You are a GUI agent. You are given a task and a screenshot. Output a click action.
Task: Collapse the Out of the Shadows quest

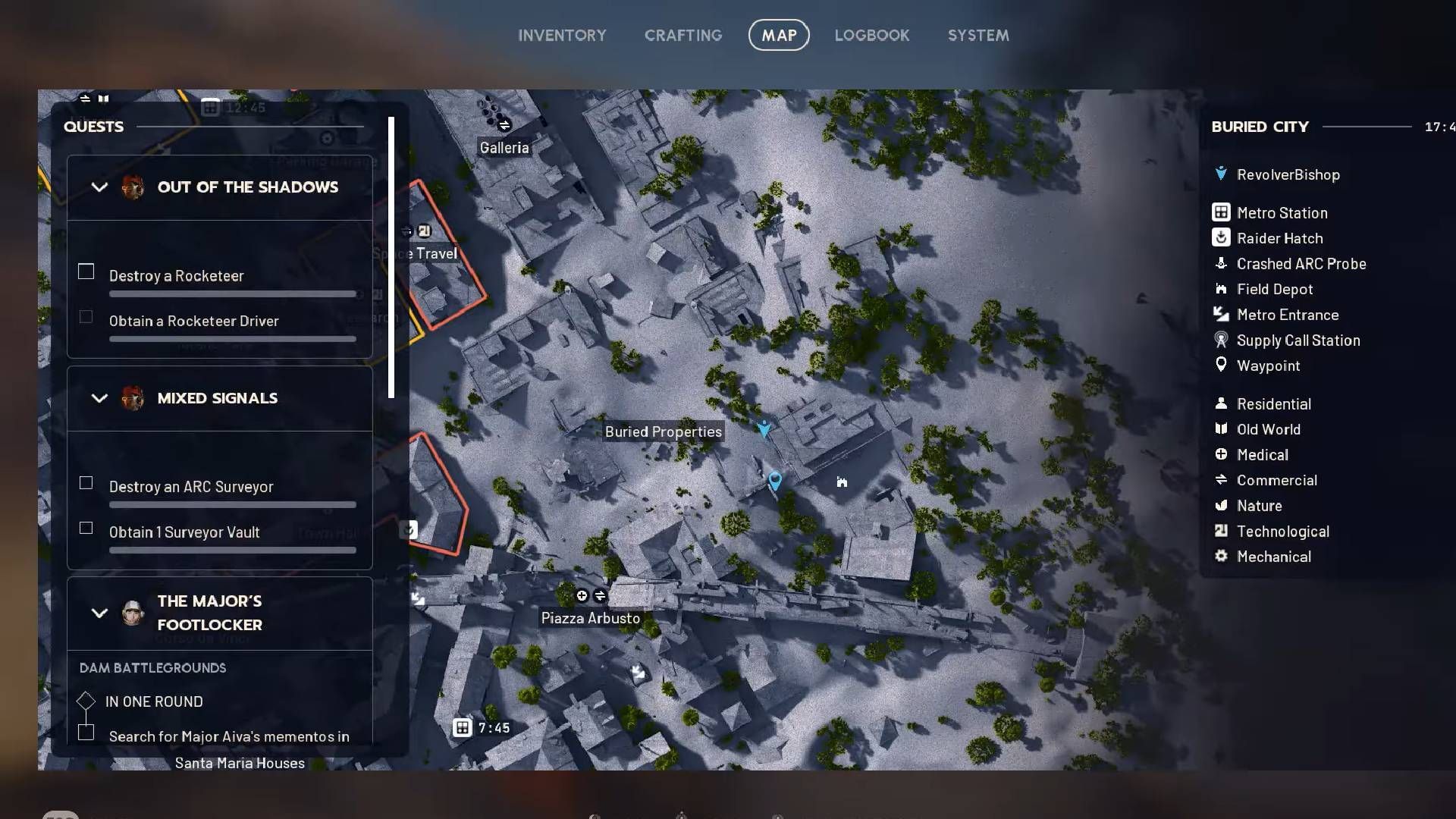(99, 187)
